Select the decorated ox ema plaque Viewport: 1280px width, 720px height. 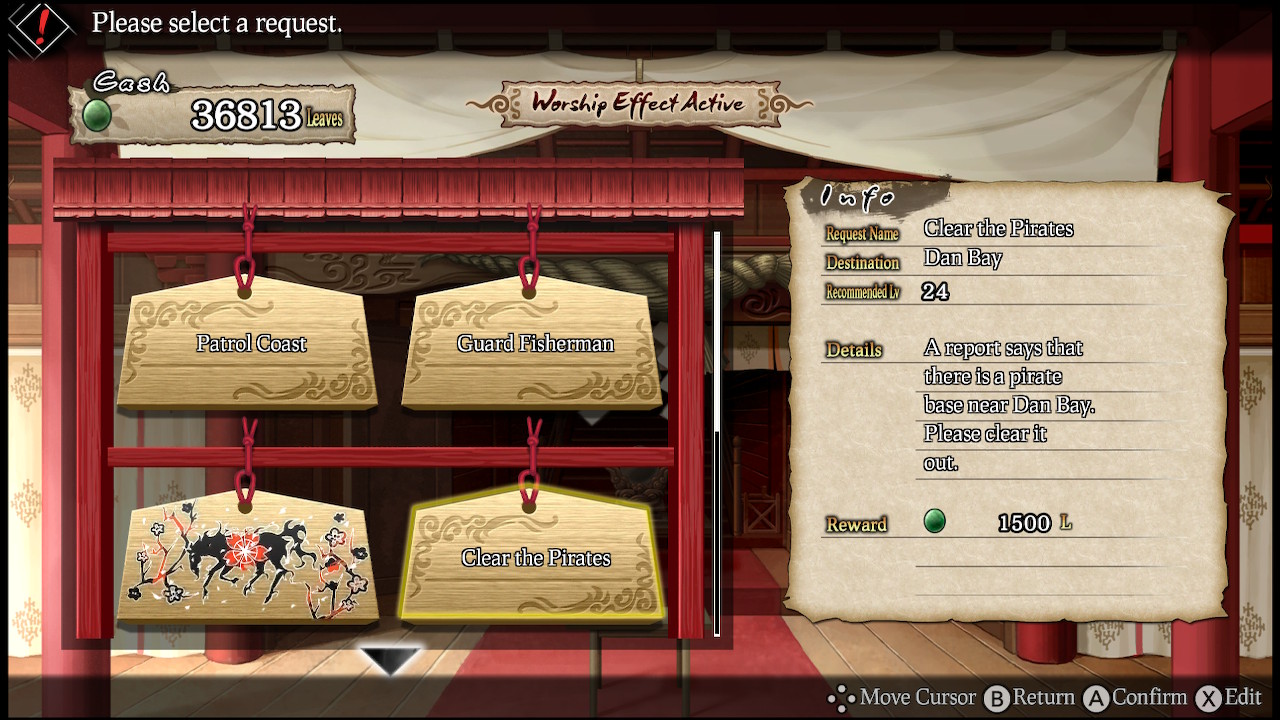tap(247, 558)
